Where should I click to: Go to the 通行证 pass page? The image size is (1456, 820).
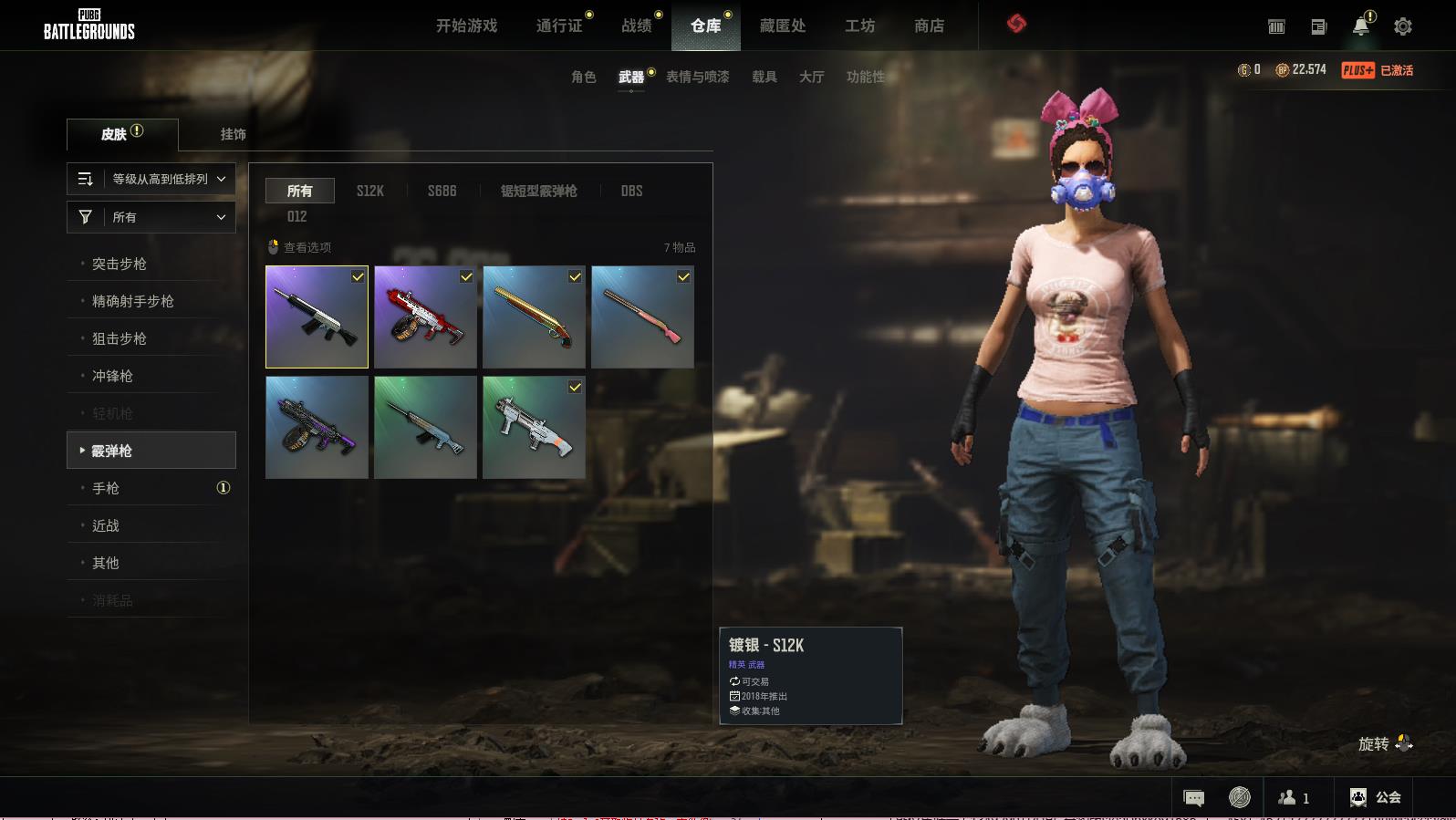(x=558, y=26)
